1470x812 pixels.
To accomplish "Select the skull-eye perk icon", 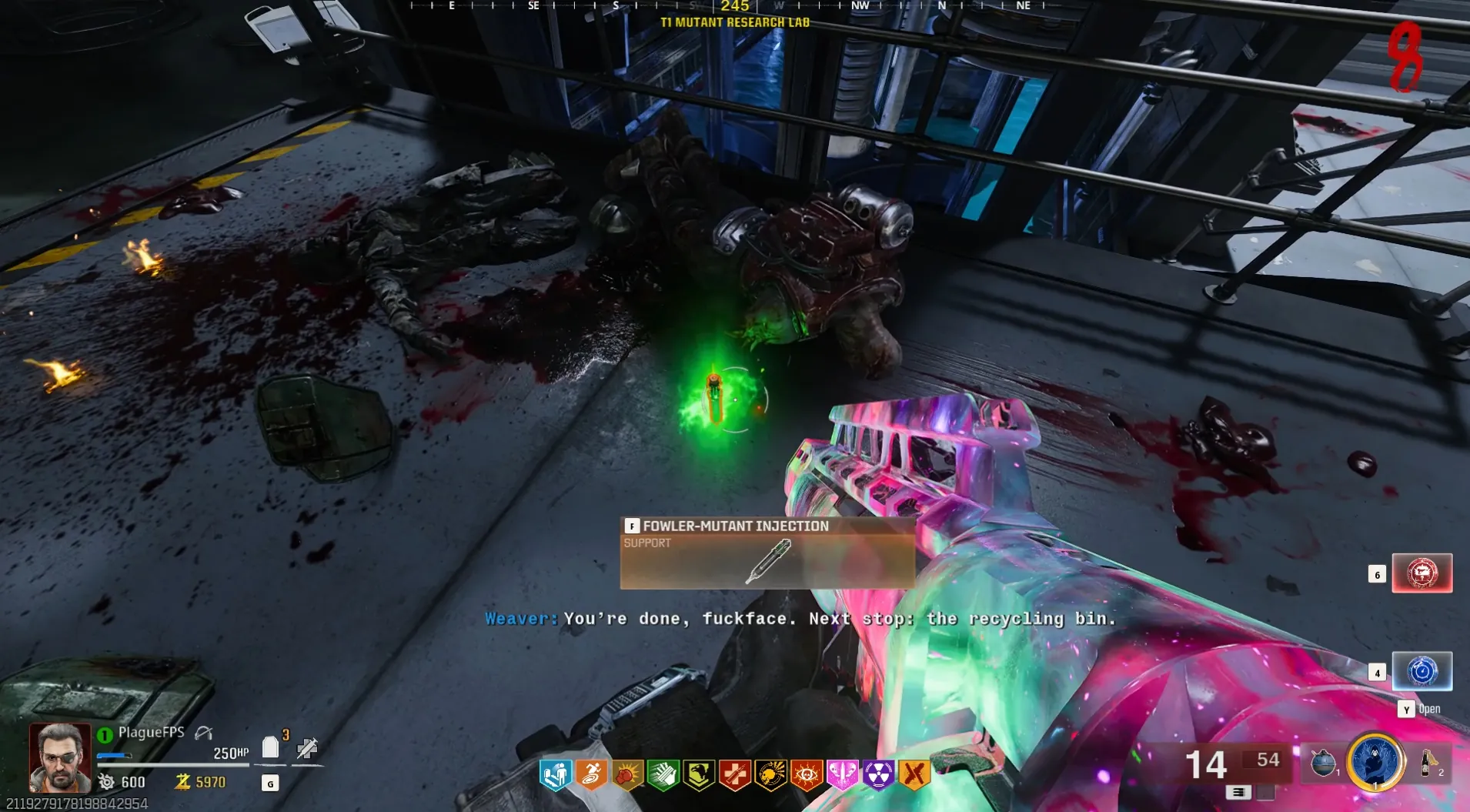I will coord(807,774).
